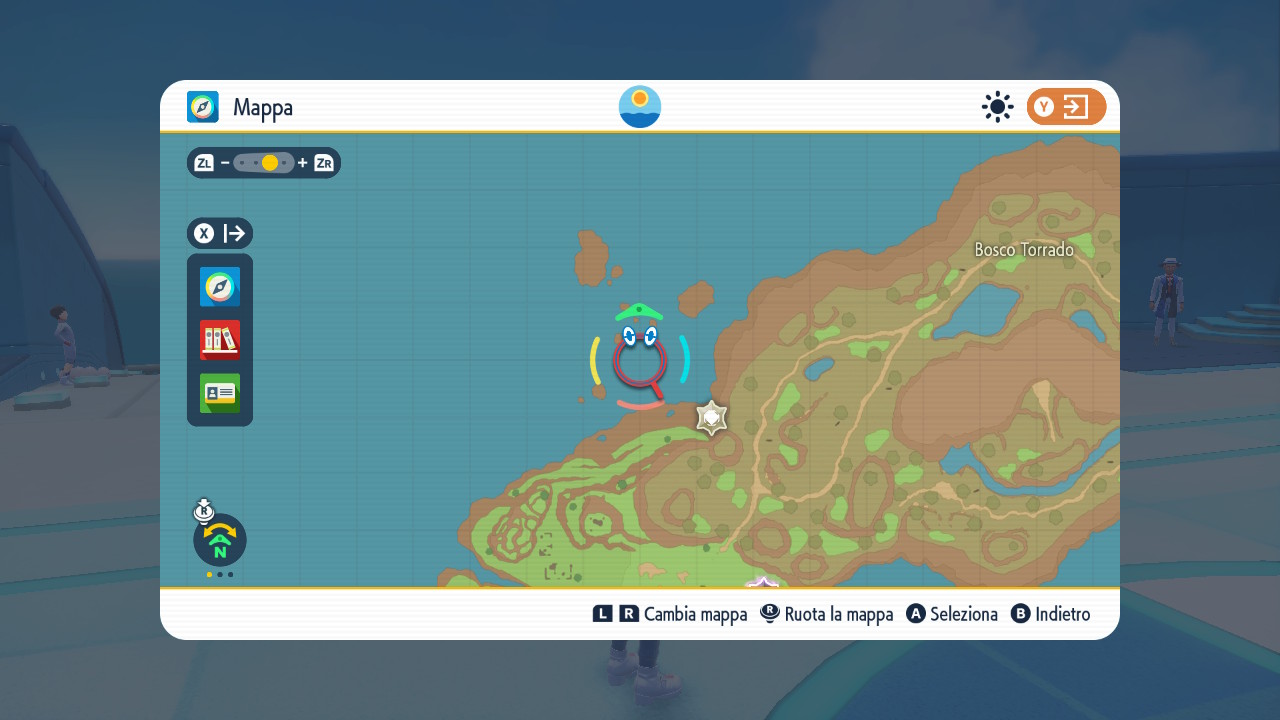Adjust the map zoom slider
Screen dimensions: 1280x720
[264, 163]
